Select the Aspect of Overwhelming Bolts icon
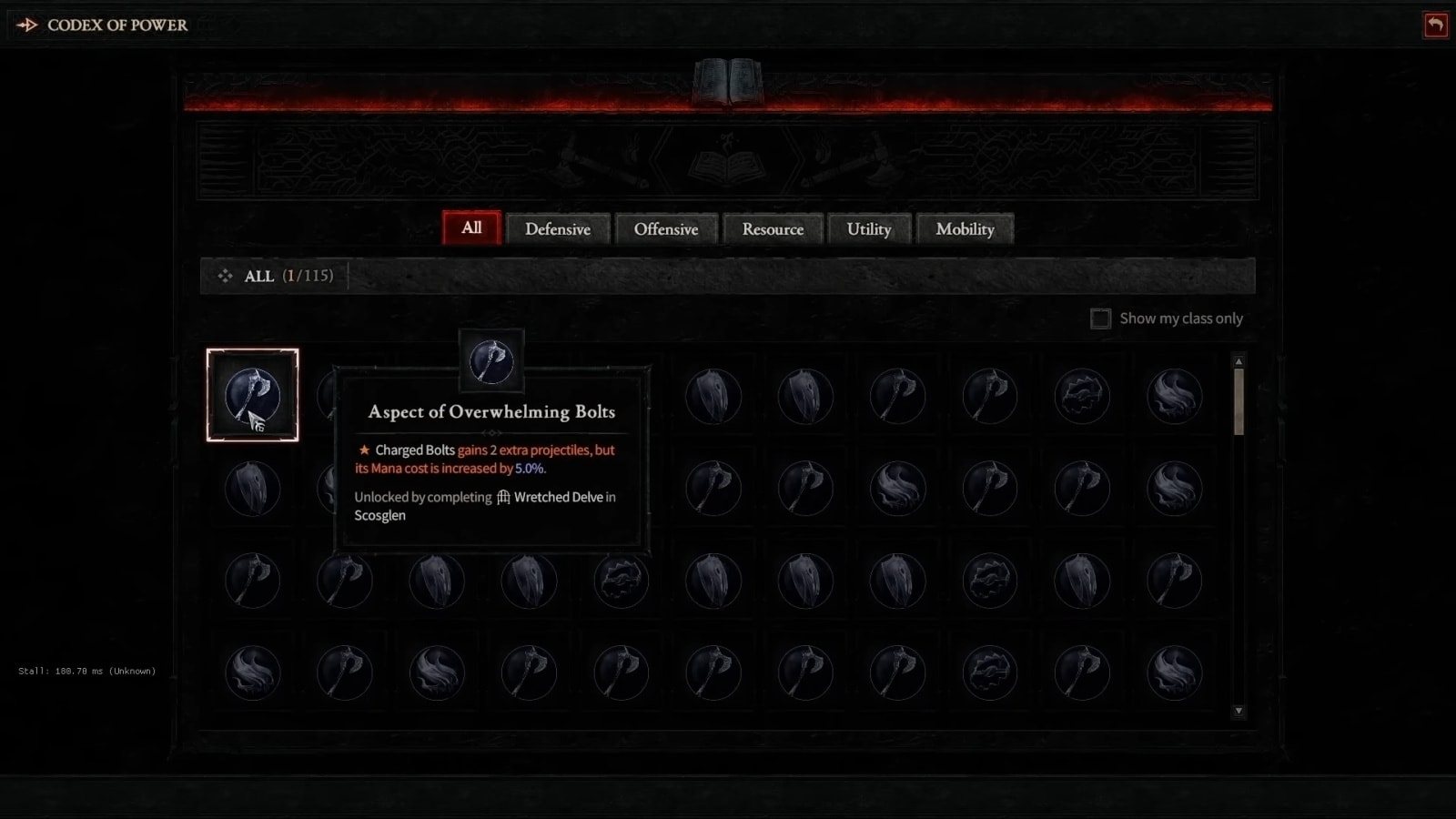The image size is (1456, 819). (x=253, y=395)
